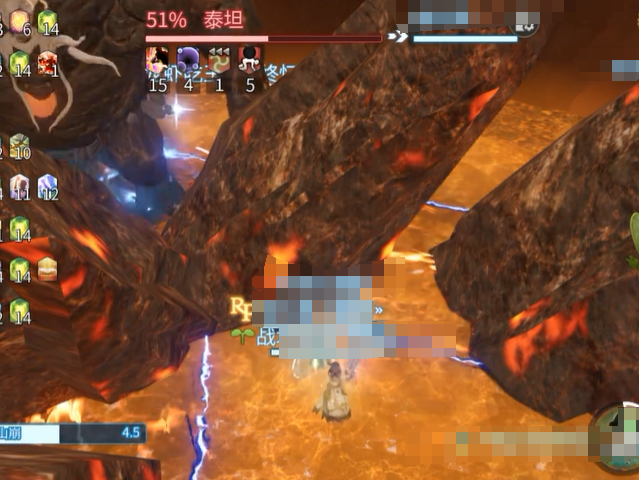
Task: Click the target debuff with 15 seconds left
Action: [157, 60]
